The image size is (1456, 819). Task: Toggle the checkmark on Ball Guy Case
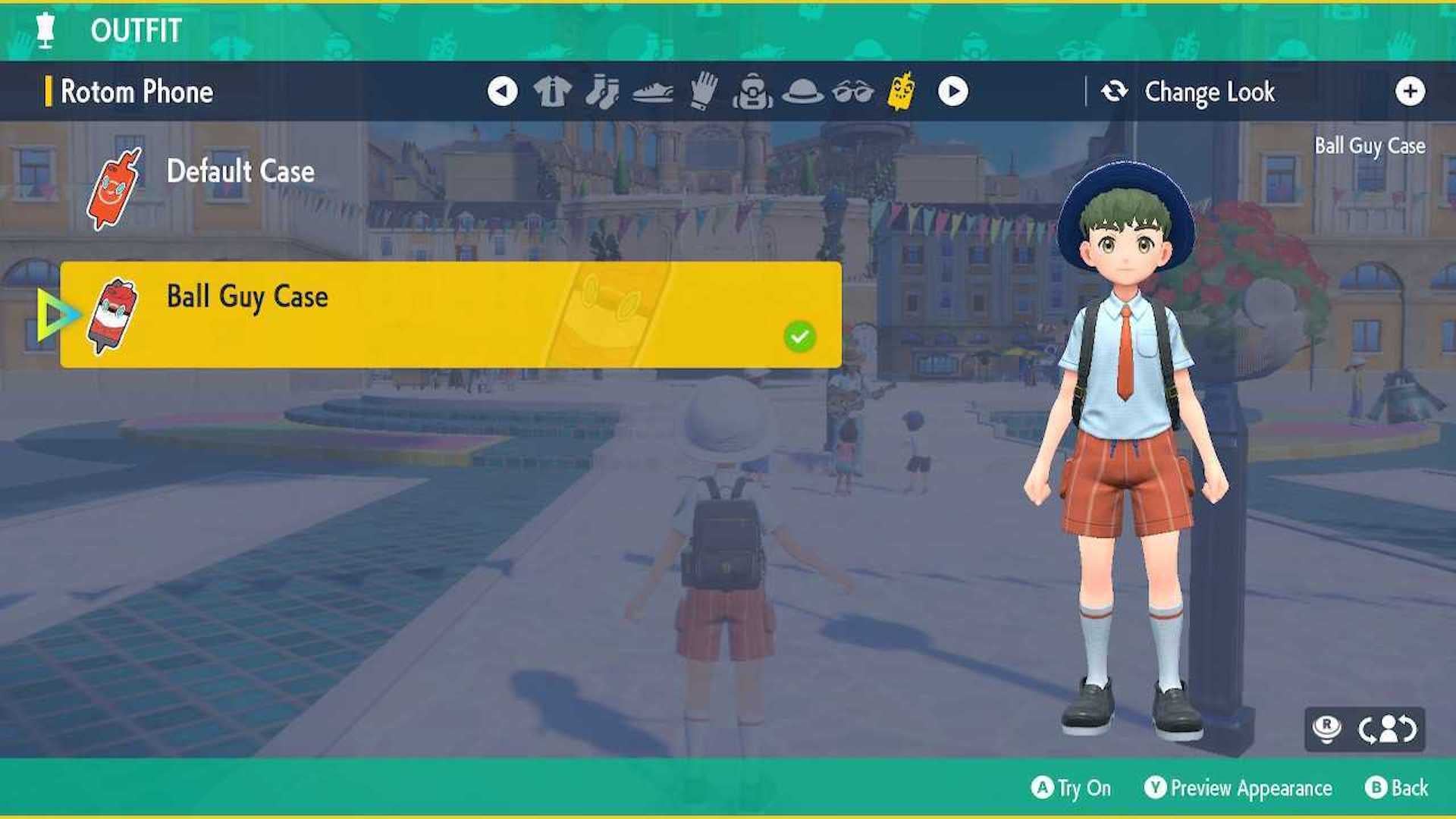pyautogui.click(x=800, y=336)
